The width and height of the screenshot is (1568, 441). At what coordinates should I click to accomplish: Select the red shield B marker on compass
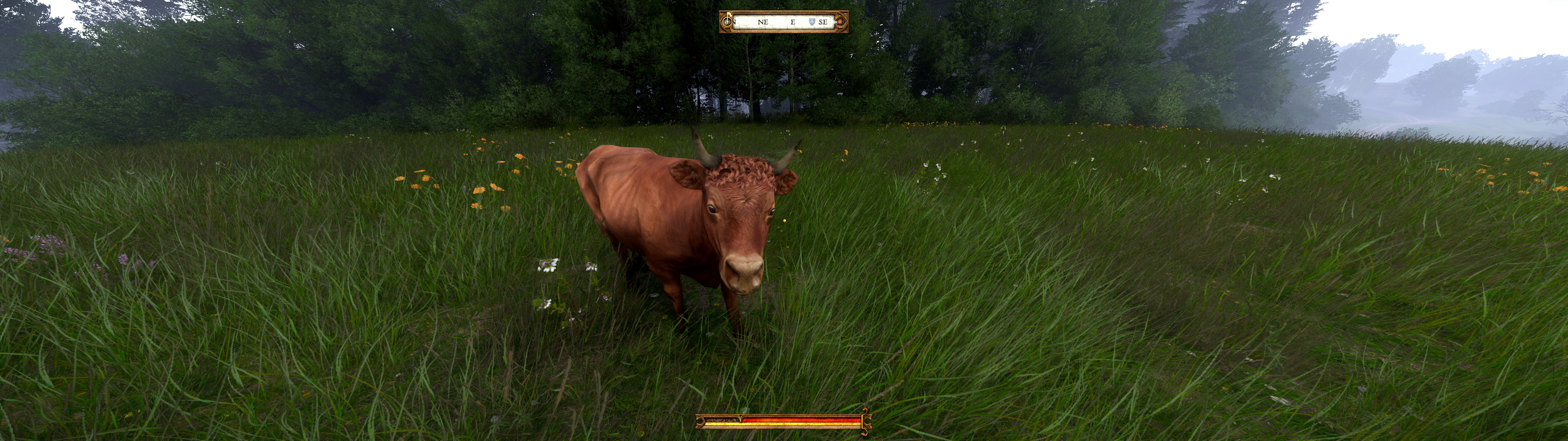[840, 22]
